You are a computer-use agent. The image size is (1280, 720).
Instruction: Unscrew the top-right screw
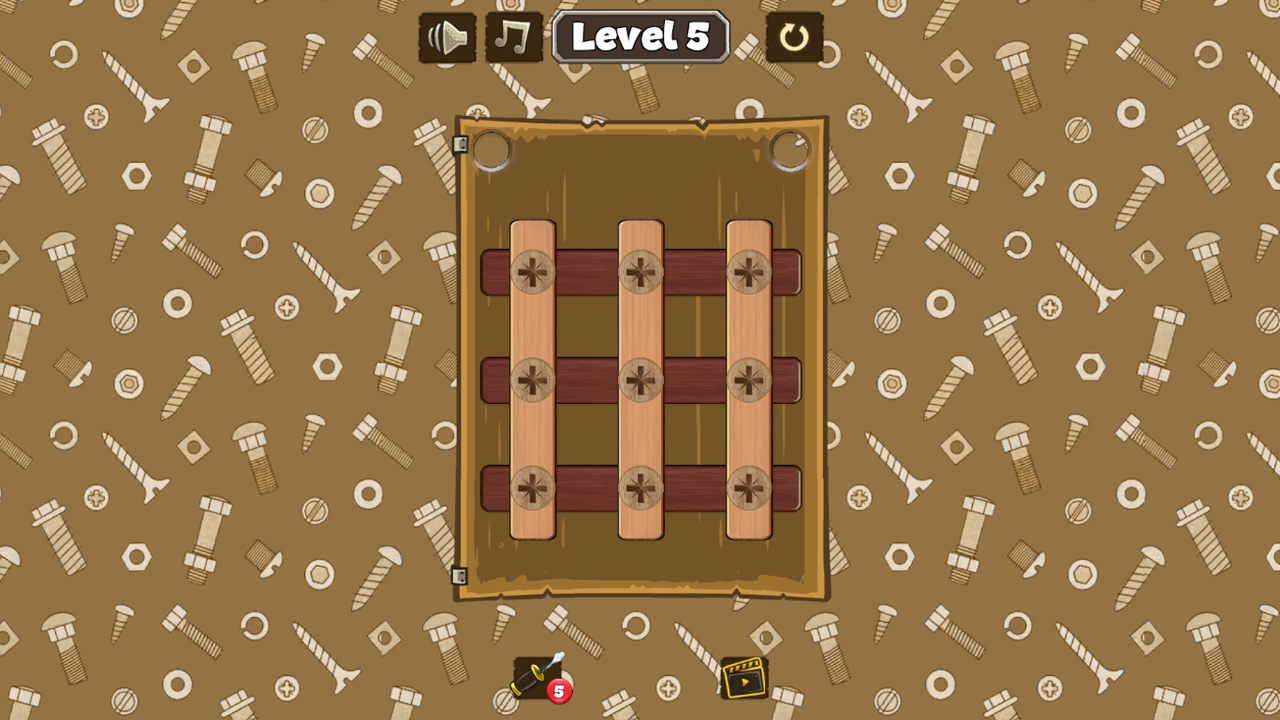click(x=750, y=270)
